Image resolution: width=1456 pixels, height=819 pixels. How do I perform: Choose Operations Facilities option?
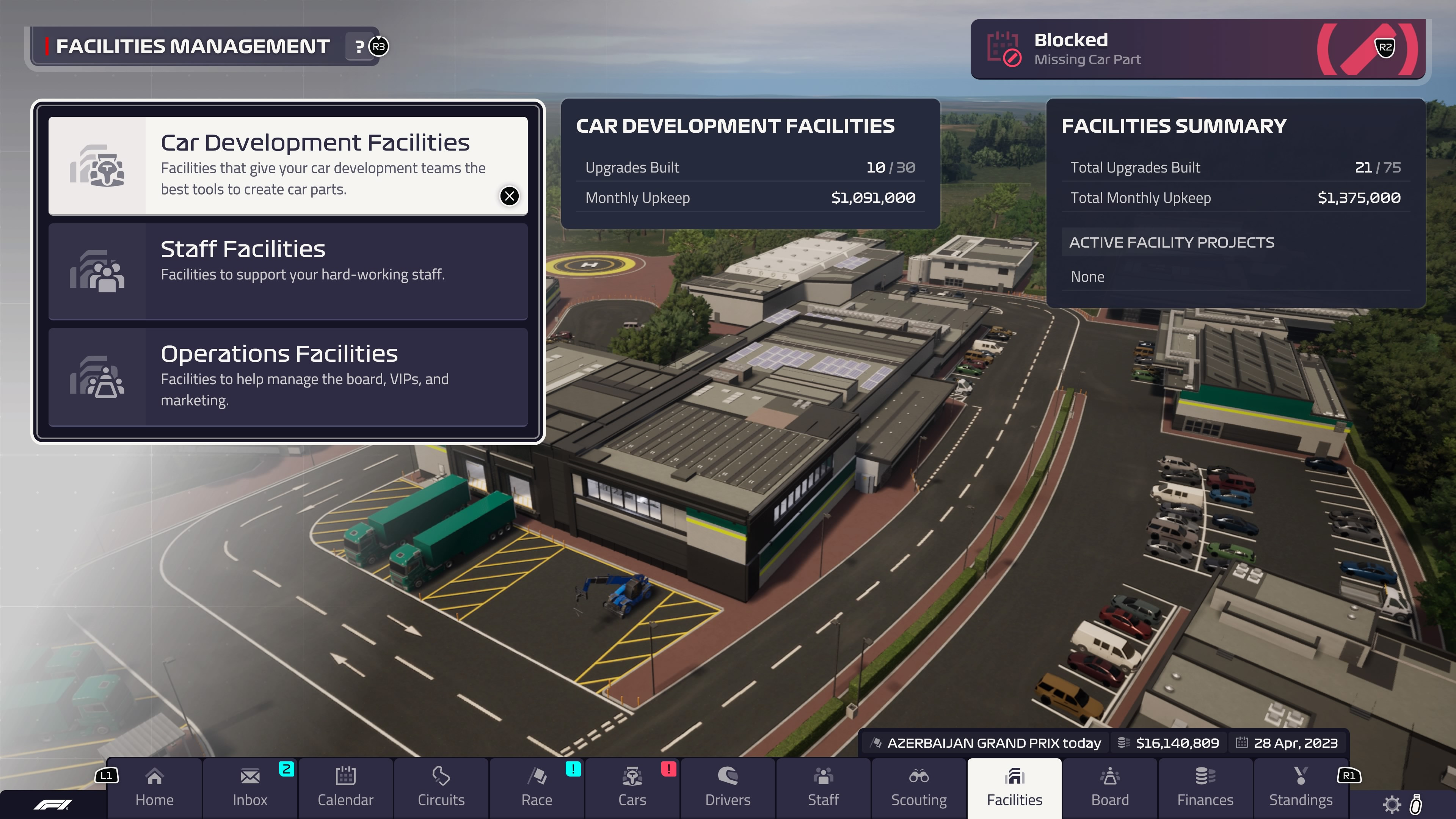click(288, 377)
